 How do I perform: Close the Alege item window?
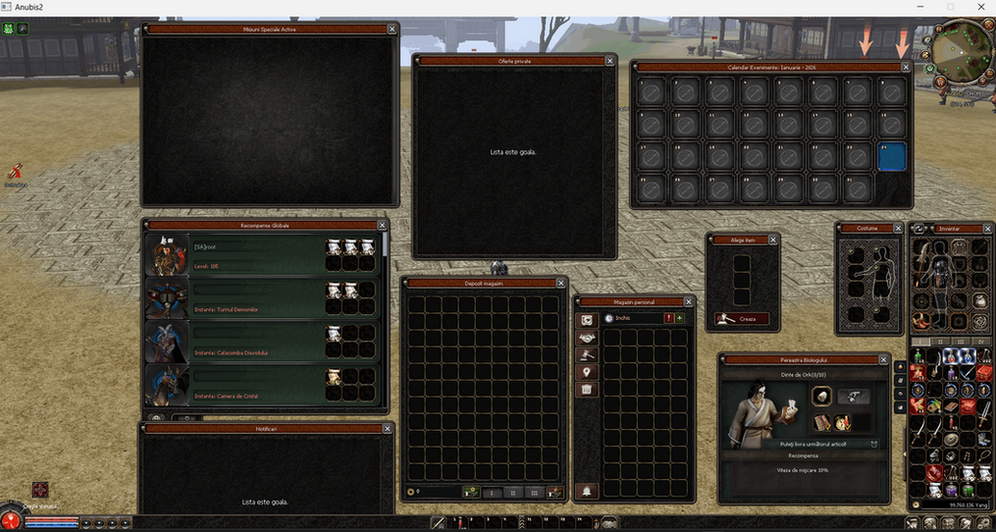[x=772, y=240]
